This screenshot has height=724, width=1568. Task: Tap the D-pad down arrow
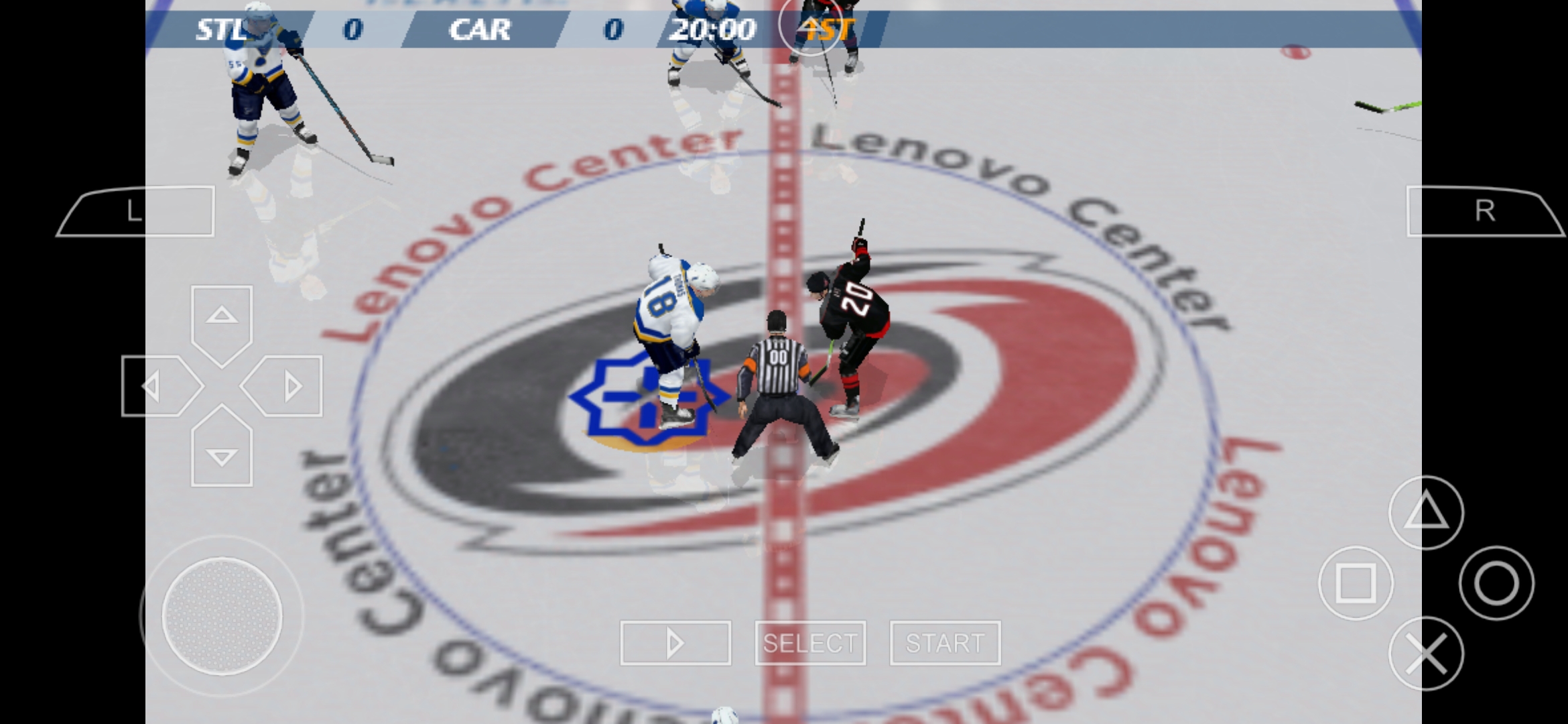[222, 452]
